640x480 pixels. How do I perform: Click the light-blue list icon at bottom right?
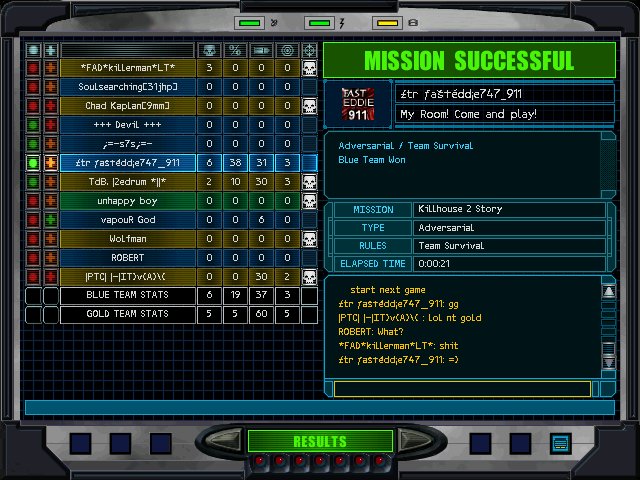[560, 443]
